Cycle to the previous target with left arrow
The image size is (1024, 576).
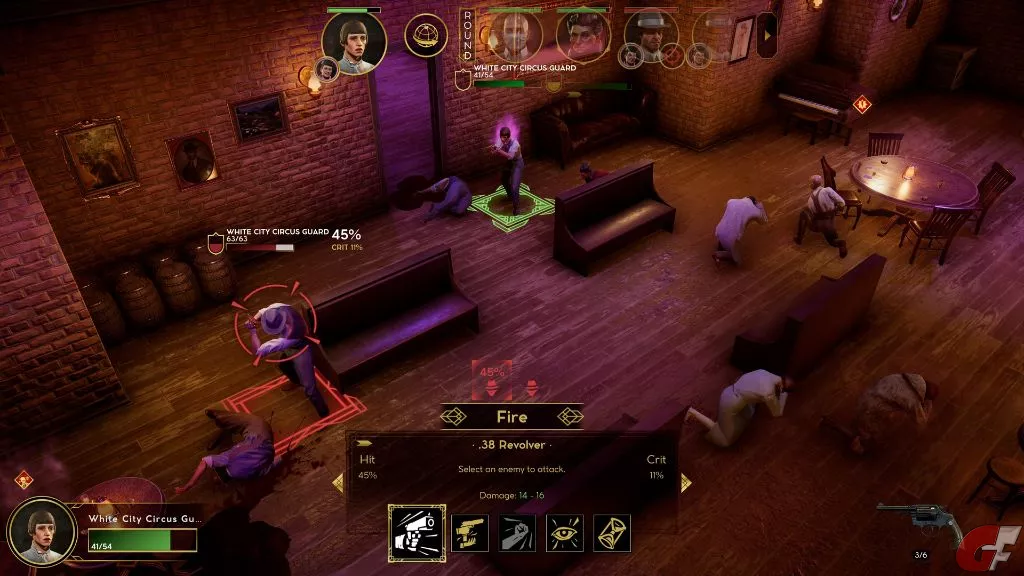point(338,482)
